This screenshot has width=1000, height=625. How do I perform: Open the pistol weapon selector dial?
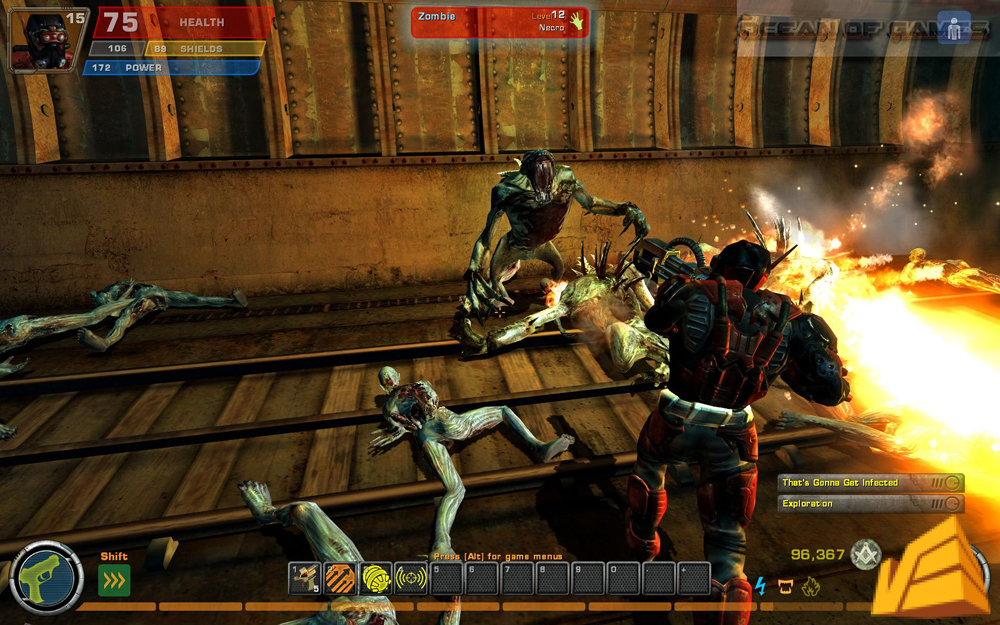tap(45, 577)
